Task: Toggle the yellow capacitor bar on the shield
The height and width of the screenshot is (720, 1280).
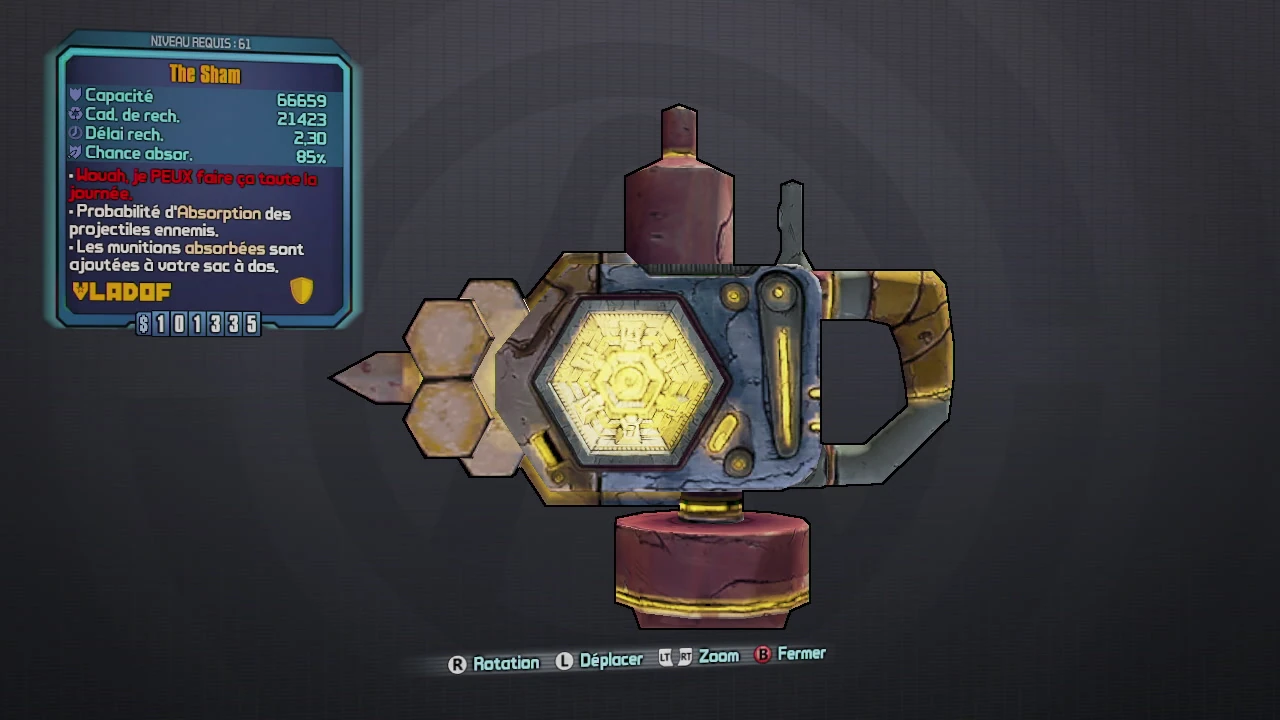Action: (786, 380)
